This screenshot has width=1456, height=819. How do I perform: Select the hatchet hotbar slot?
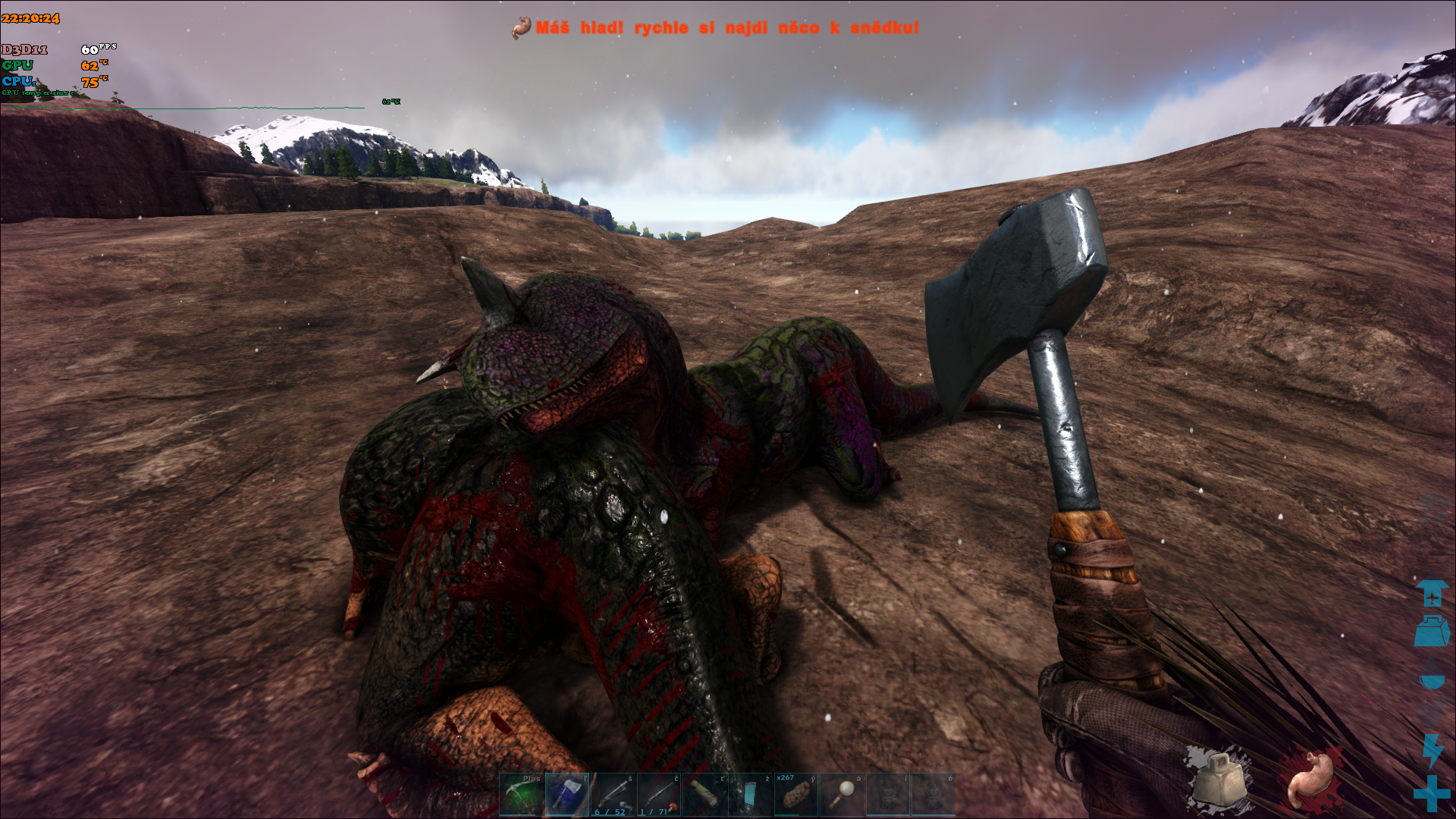click(x=567, y=795)
